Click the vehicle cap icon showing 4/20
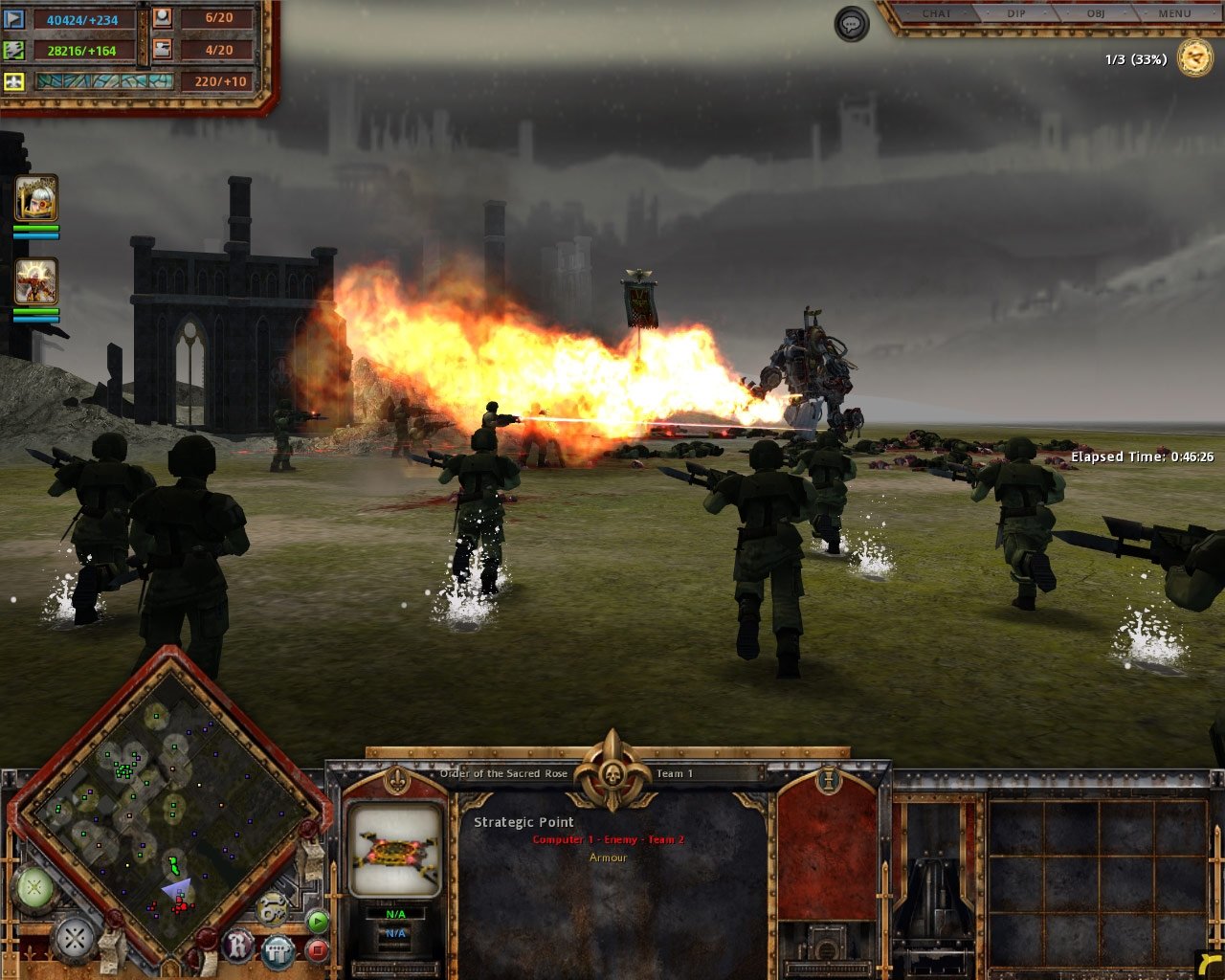This screenshot has width=1225, height=980. point(162,50)
